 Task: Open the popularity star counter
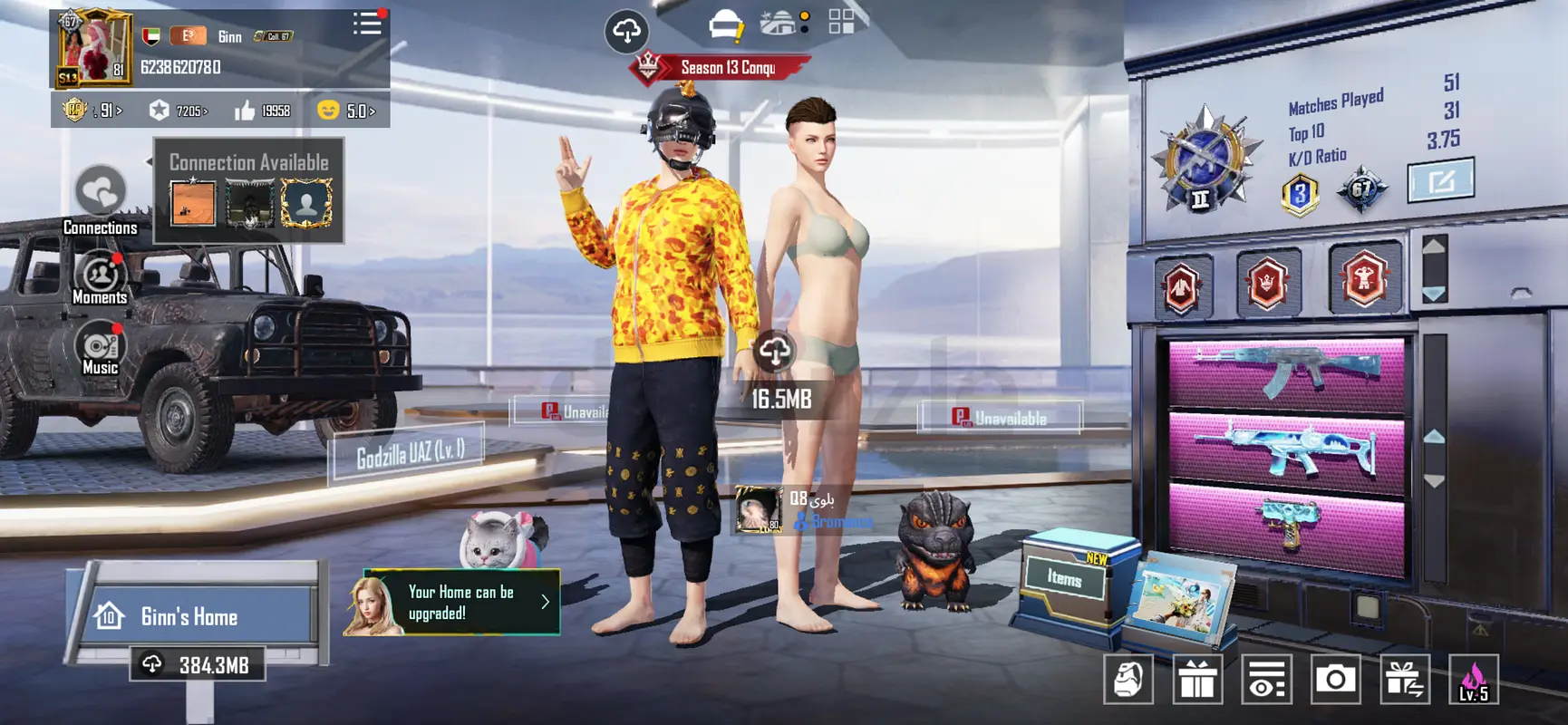(x=179, y=111)
